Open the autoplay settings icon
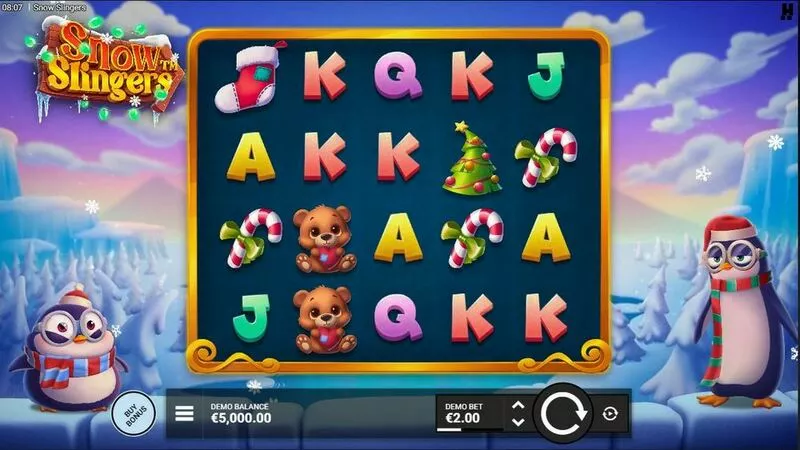 (x=610, y=413)
